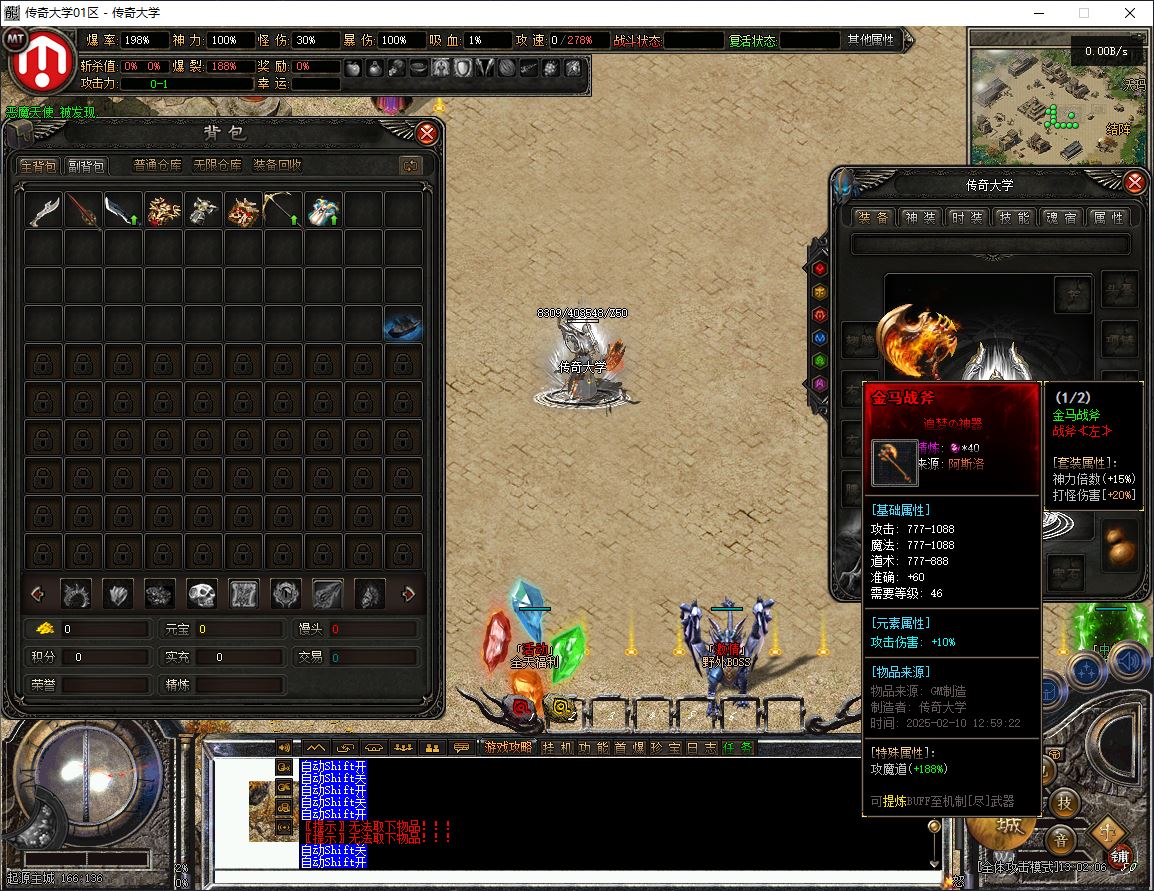Image resolution: width=1154 pixels, height=891 pixels.
Task: Close the 背包 backpack window
Action: pyautogui.click(x=427, y=133)
